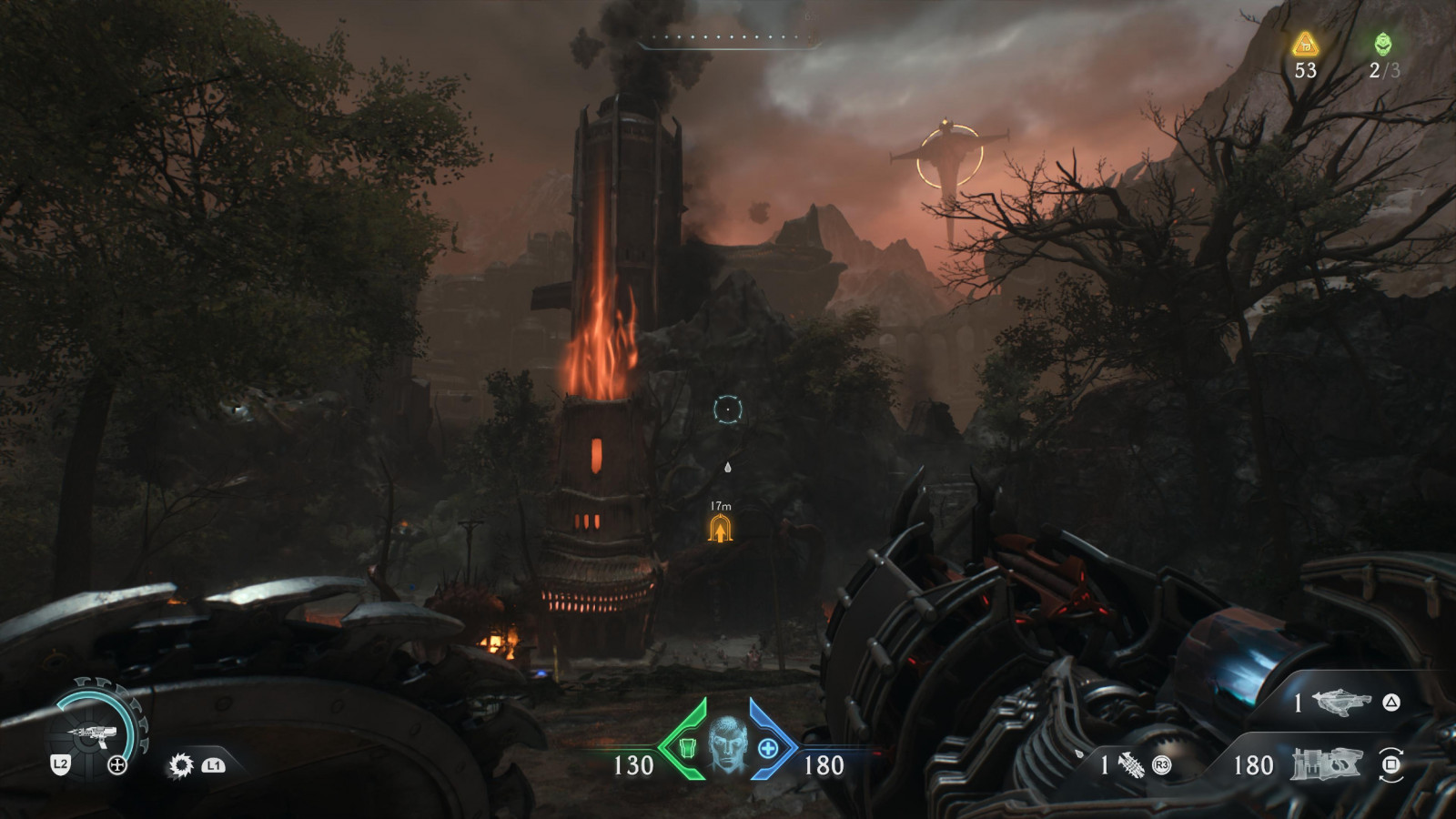Choose the upper weapon with triangle glyph
Screen dimensions: 1456x819
click(1342, 702)
